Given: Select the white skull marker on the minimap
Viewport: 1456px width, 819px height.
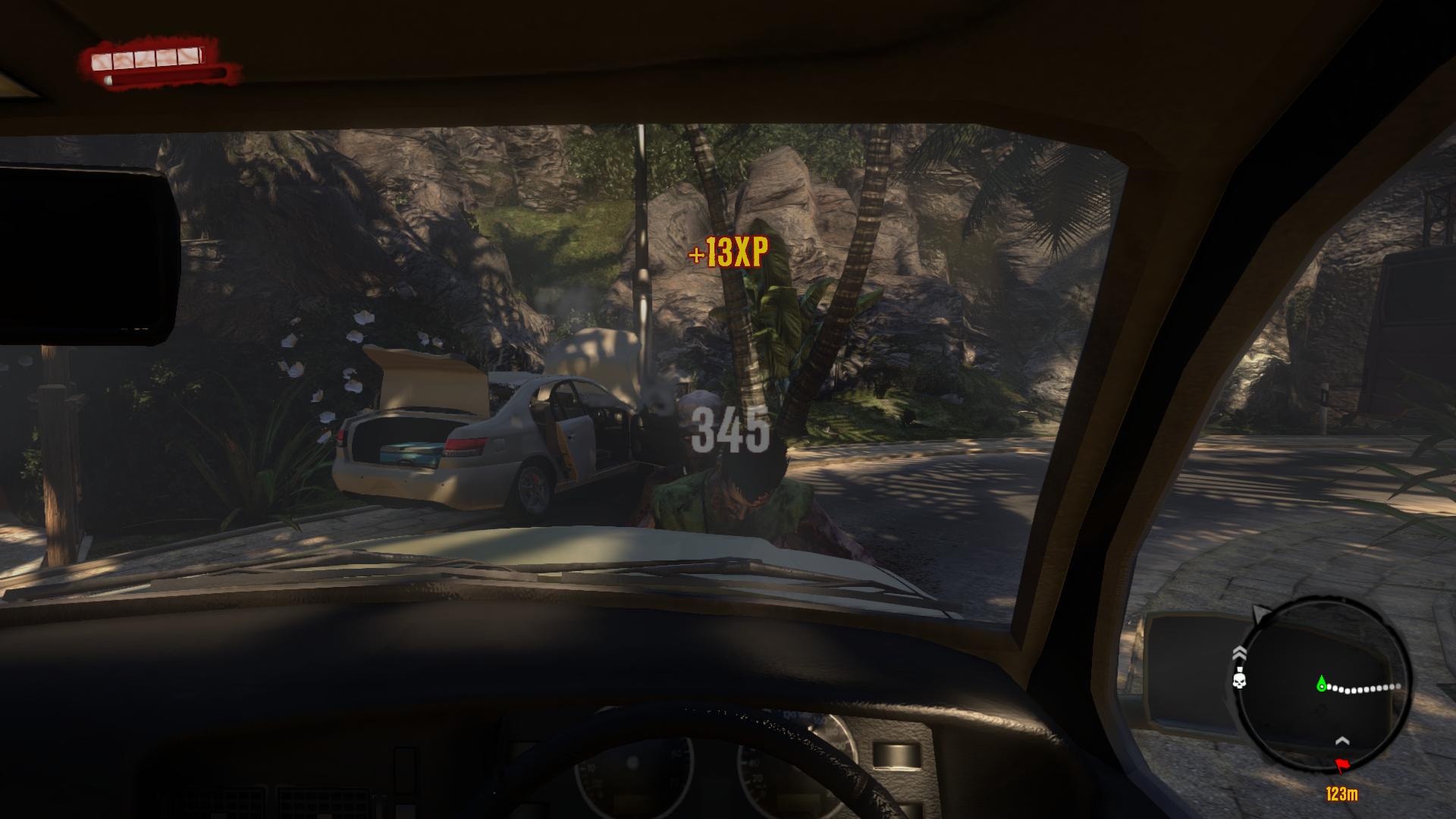Looking at the screenshot, I should tap(1241, 682).
